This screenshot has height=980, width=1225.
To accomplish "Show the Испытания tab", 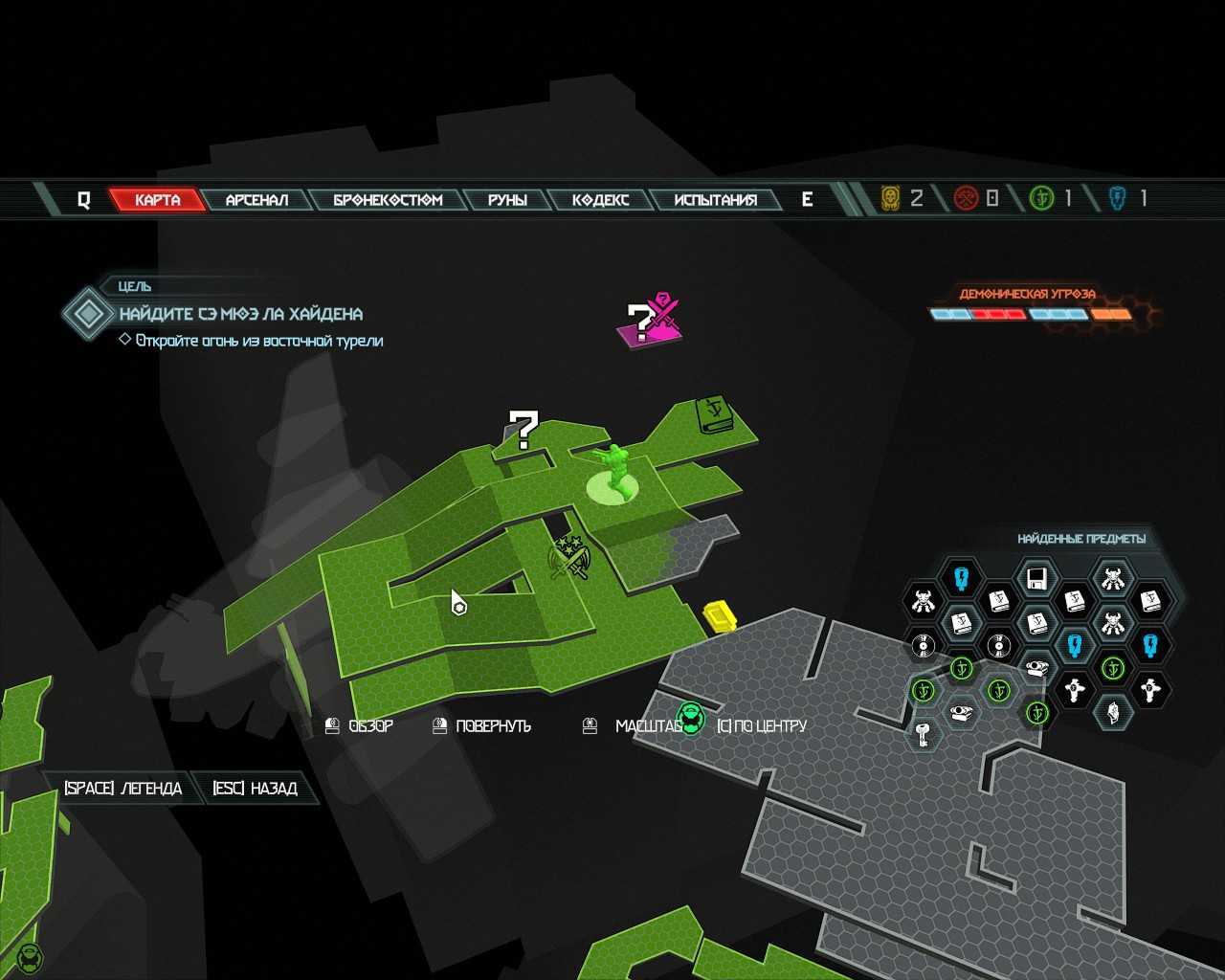I will (x=715, y=200).
